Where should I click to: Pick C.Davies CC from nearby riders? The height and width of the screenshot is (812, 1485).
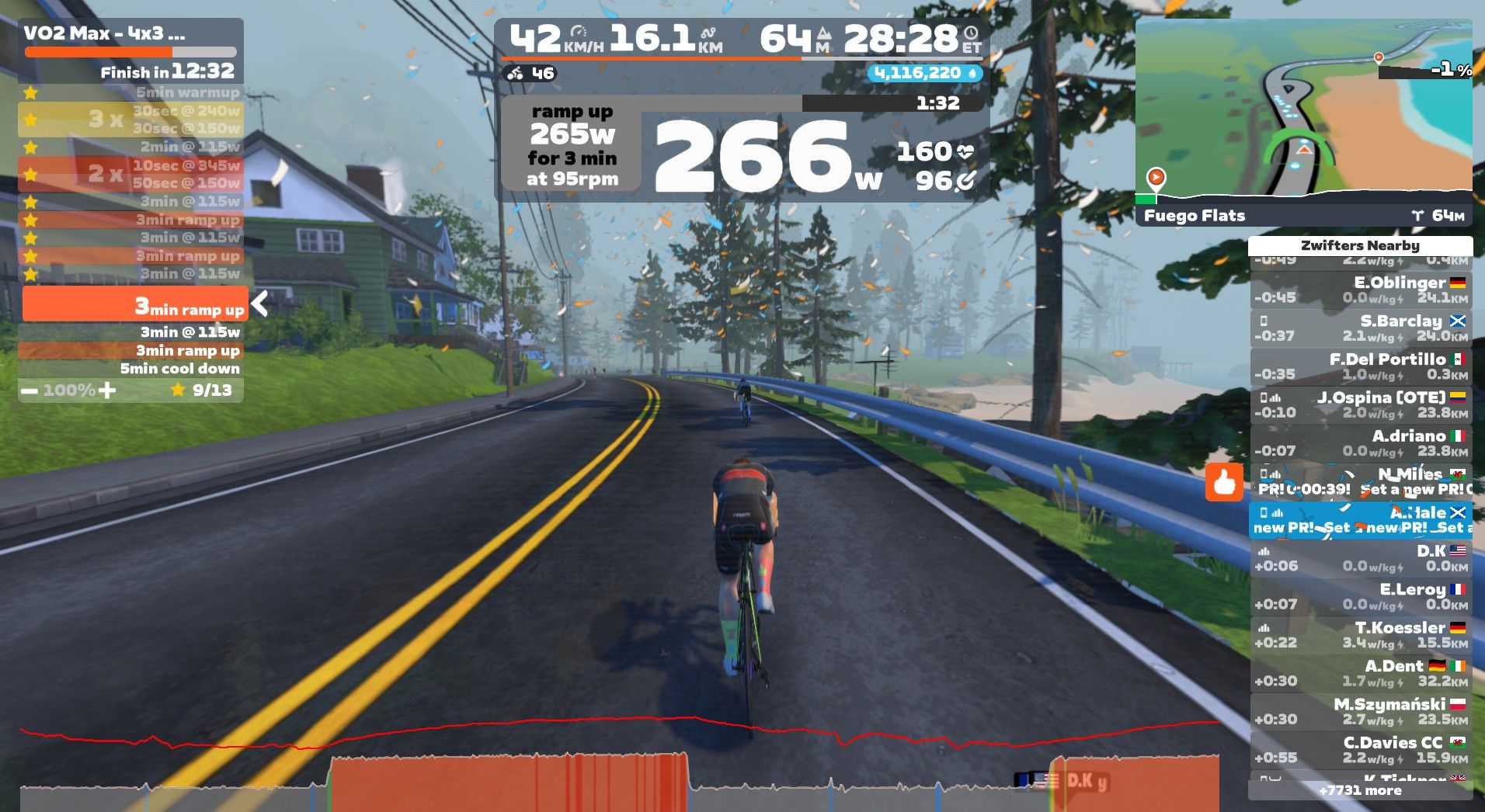[1361, 750]
